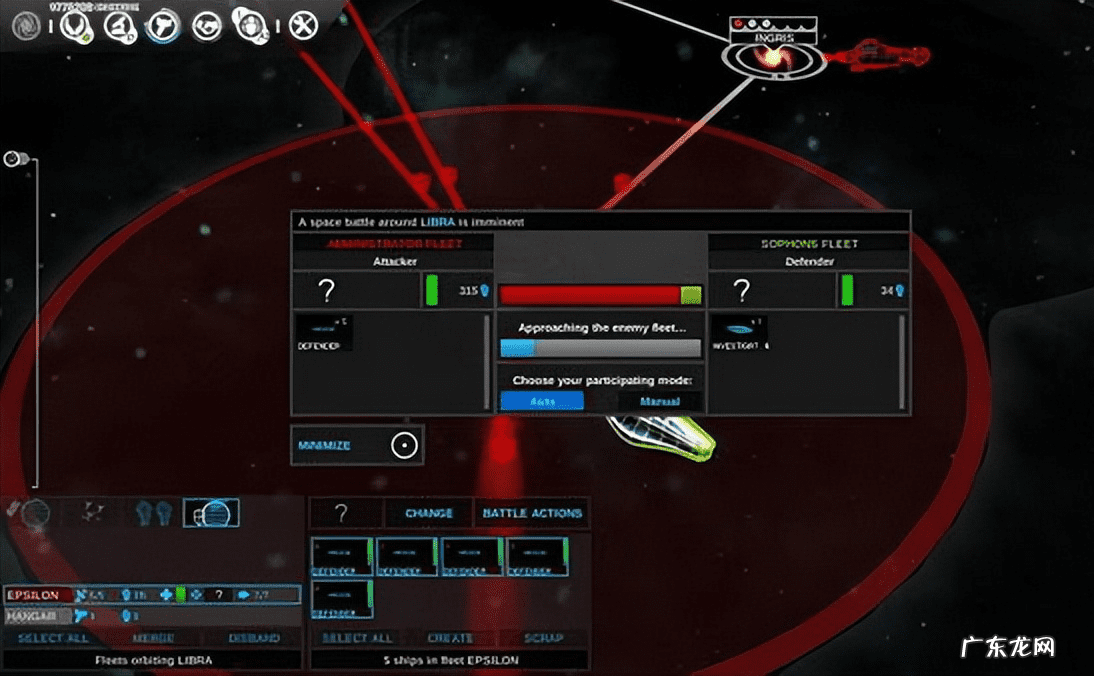The image size is (1094, 676).
Task: Choose Auto battle participation mode
Action: coord(541,401)
